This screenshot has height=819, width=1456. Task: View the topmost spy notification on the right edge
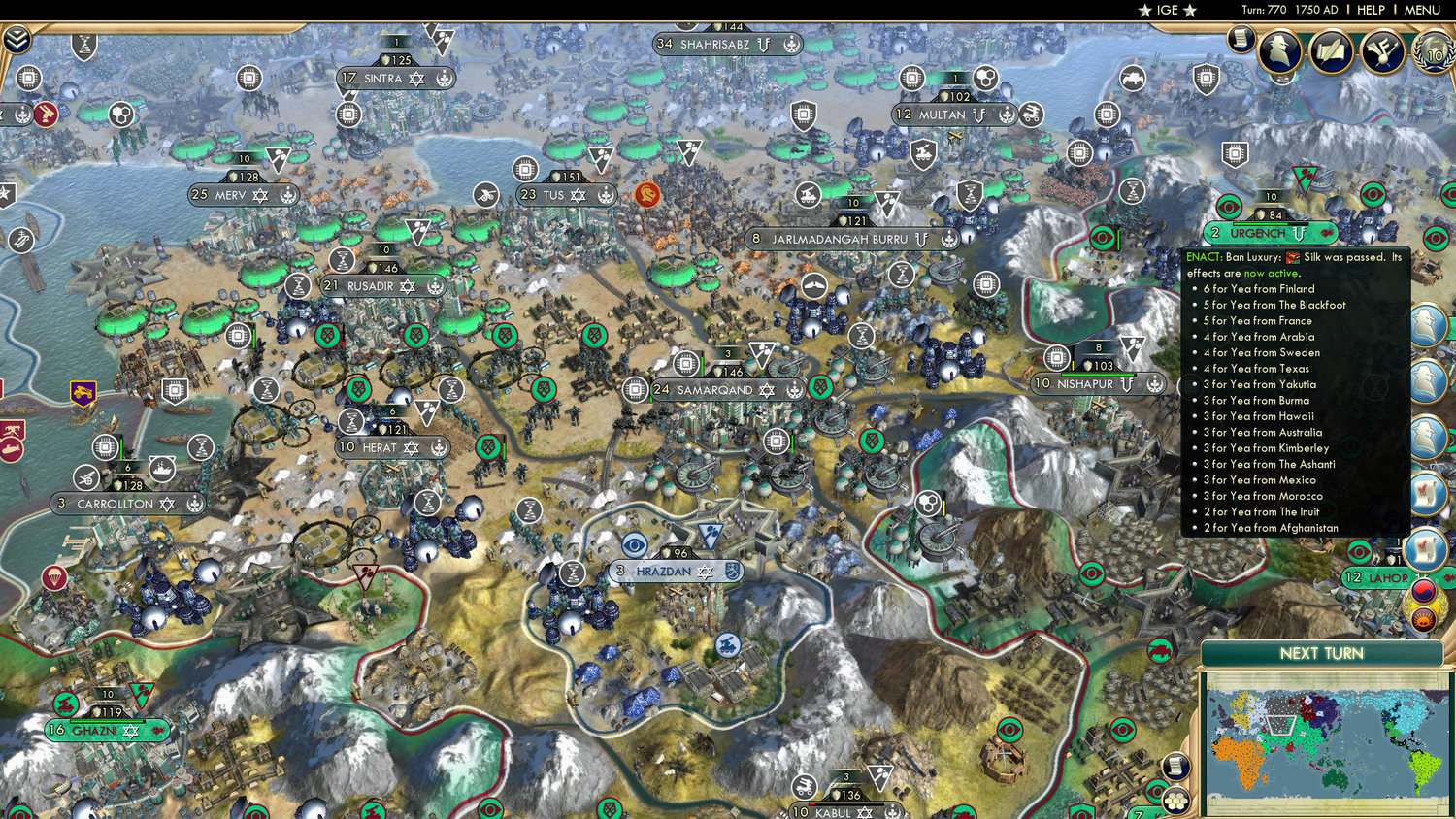point(1428,323)
